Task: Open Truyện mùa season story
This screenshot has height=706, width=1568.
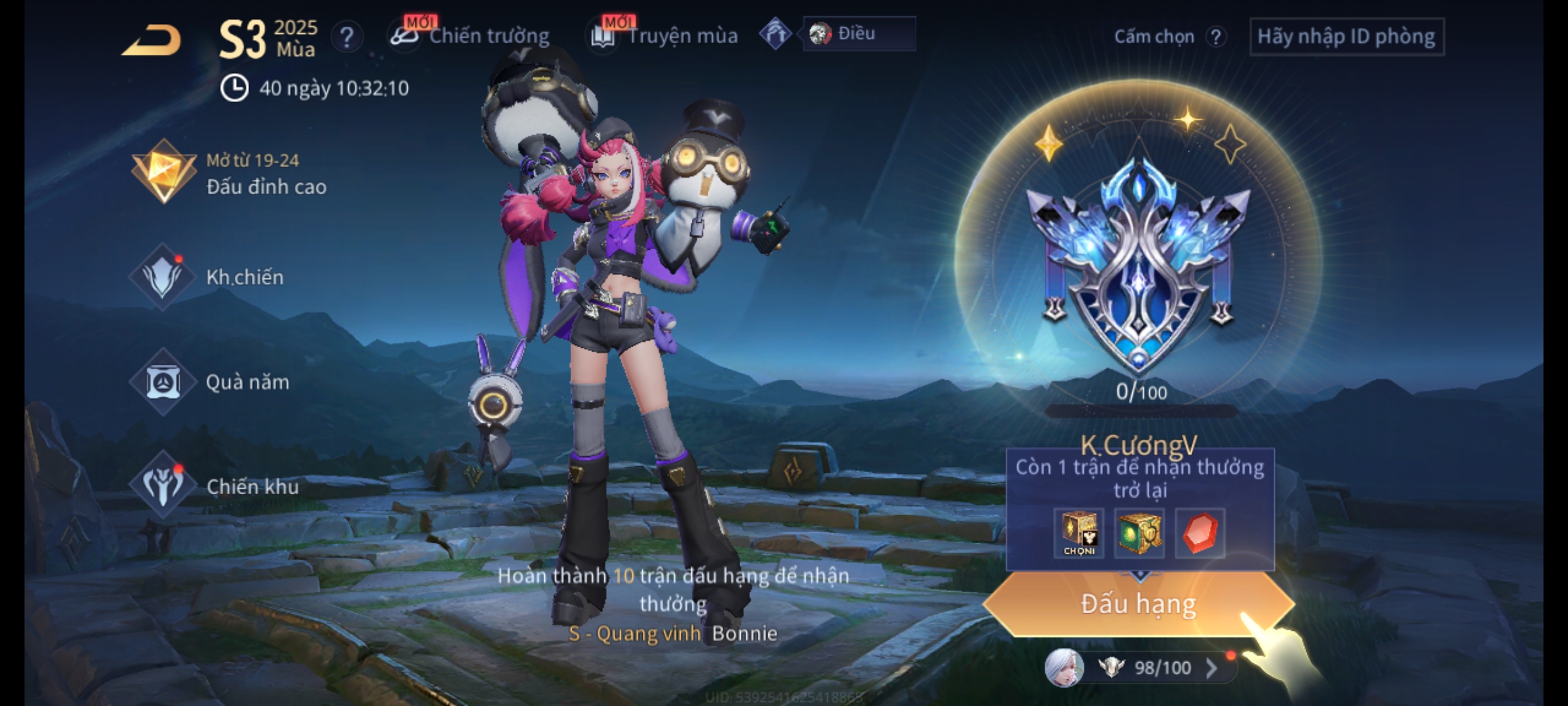Action: click(665, 36)
